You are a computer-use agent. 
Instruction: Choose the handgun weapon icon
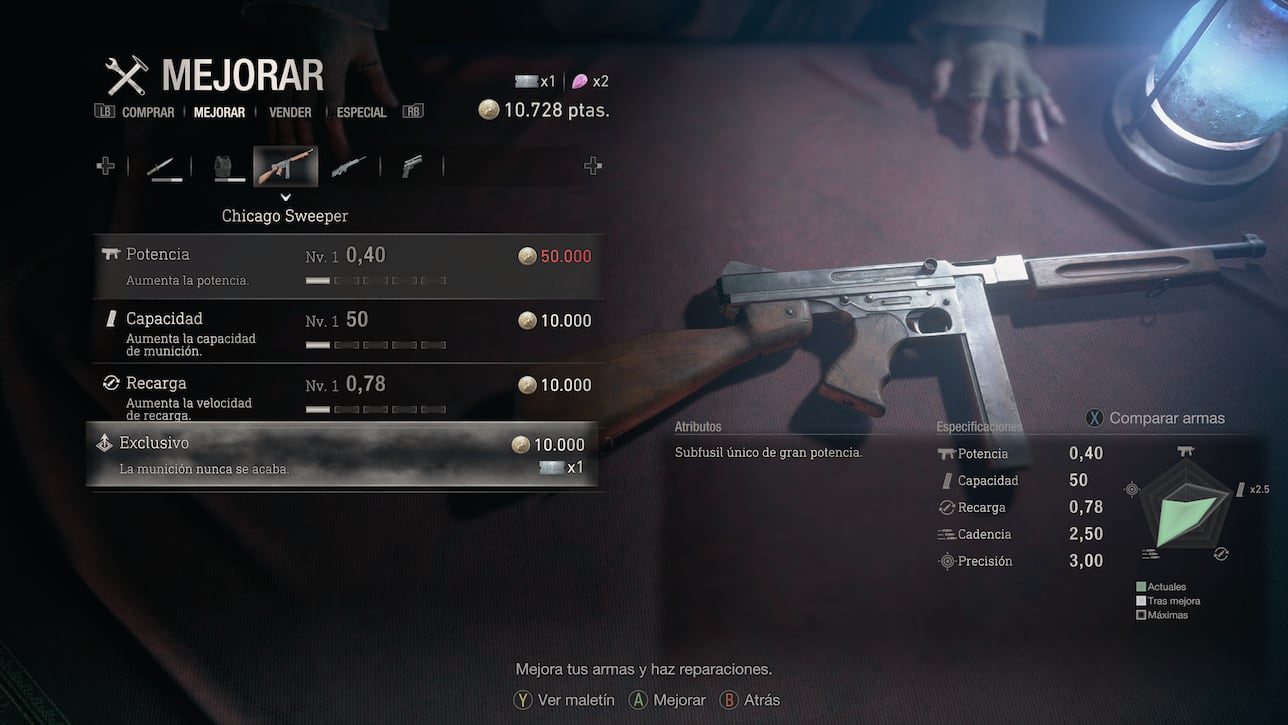click(411, 167)
